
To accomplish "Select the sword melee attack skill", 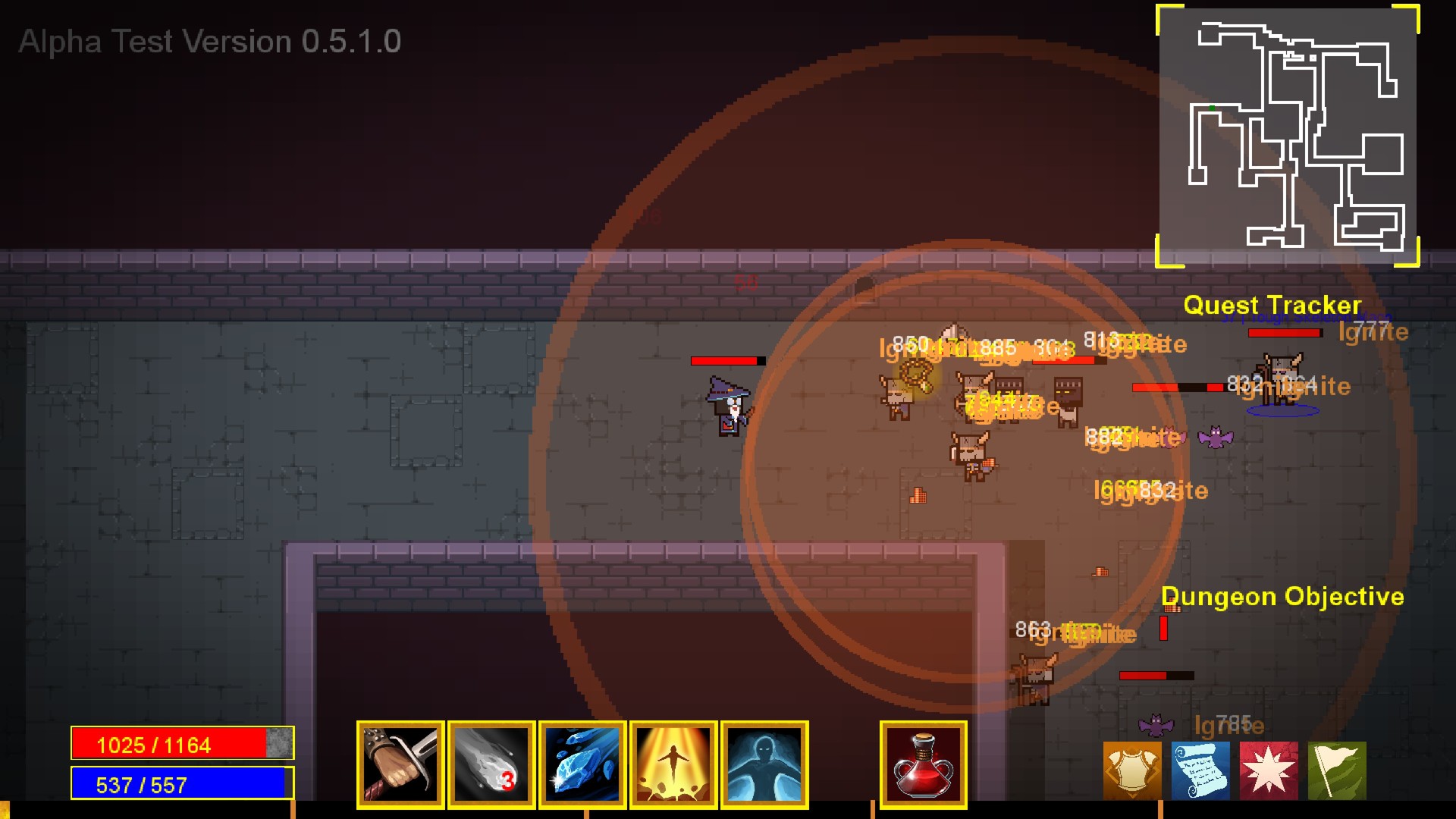I will coord(400,764).
